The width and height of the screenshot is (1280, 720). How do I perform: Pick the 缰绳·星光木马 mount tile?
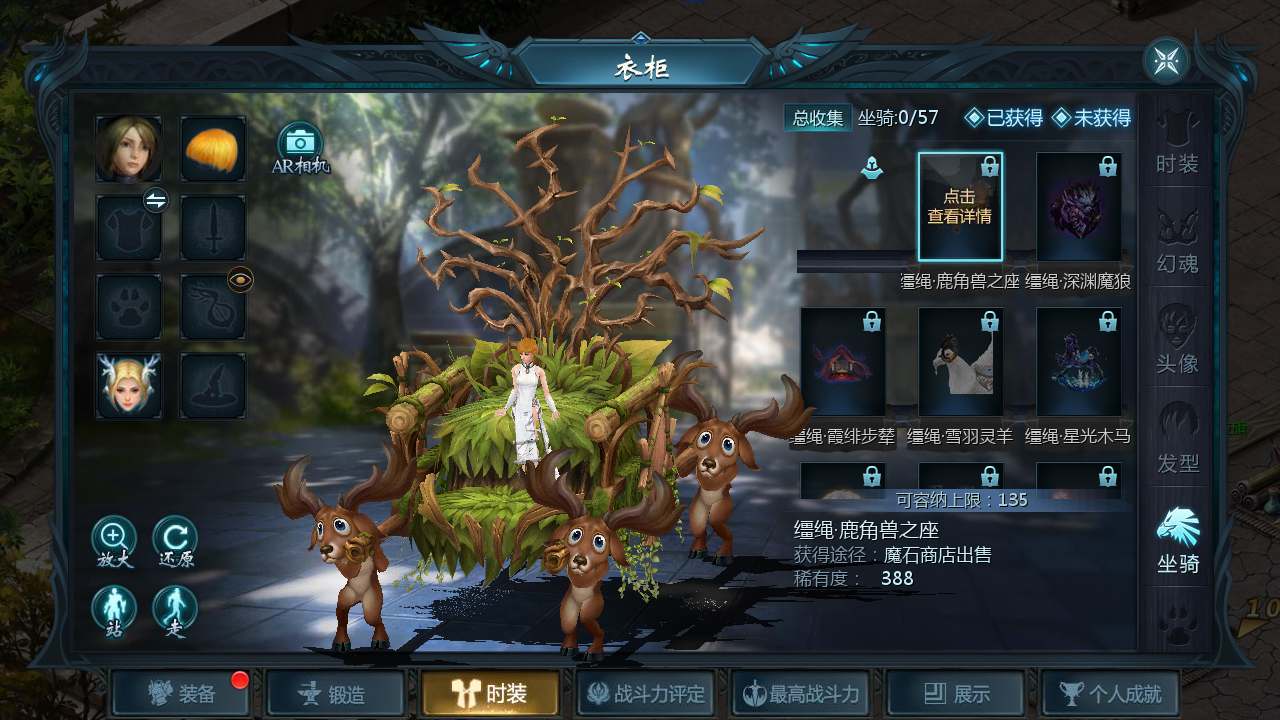click(x=1078, y=362)
